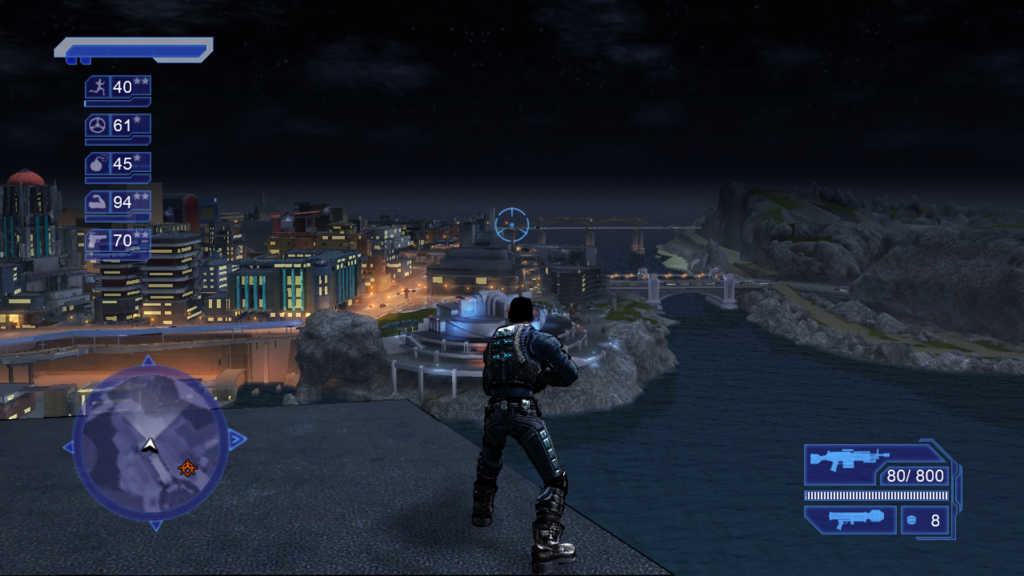
Task: Select the machine gun primary weapon icon
Action: pos(848,461)
